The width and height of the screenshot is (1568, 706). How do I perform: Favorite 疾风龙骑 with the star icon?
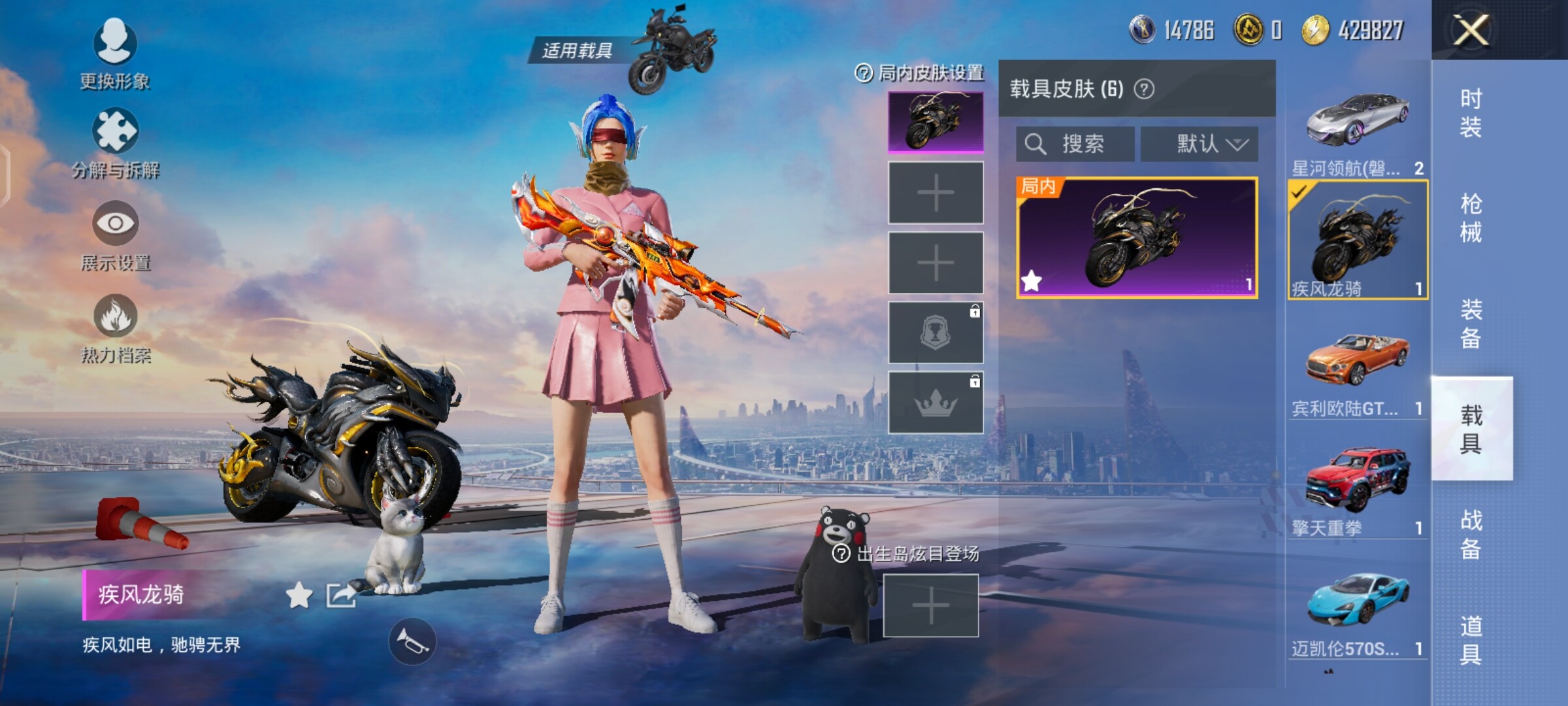click(299, 596)
